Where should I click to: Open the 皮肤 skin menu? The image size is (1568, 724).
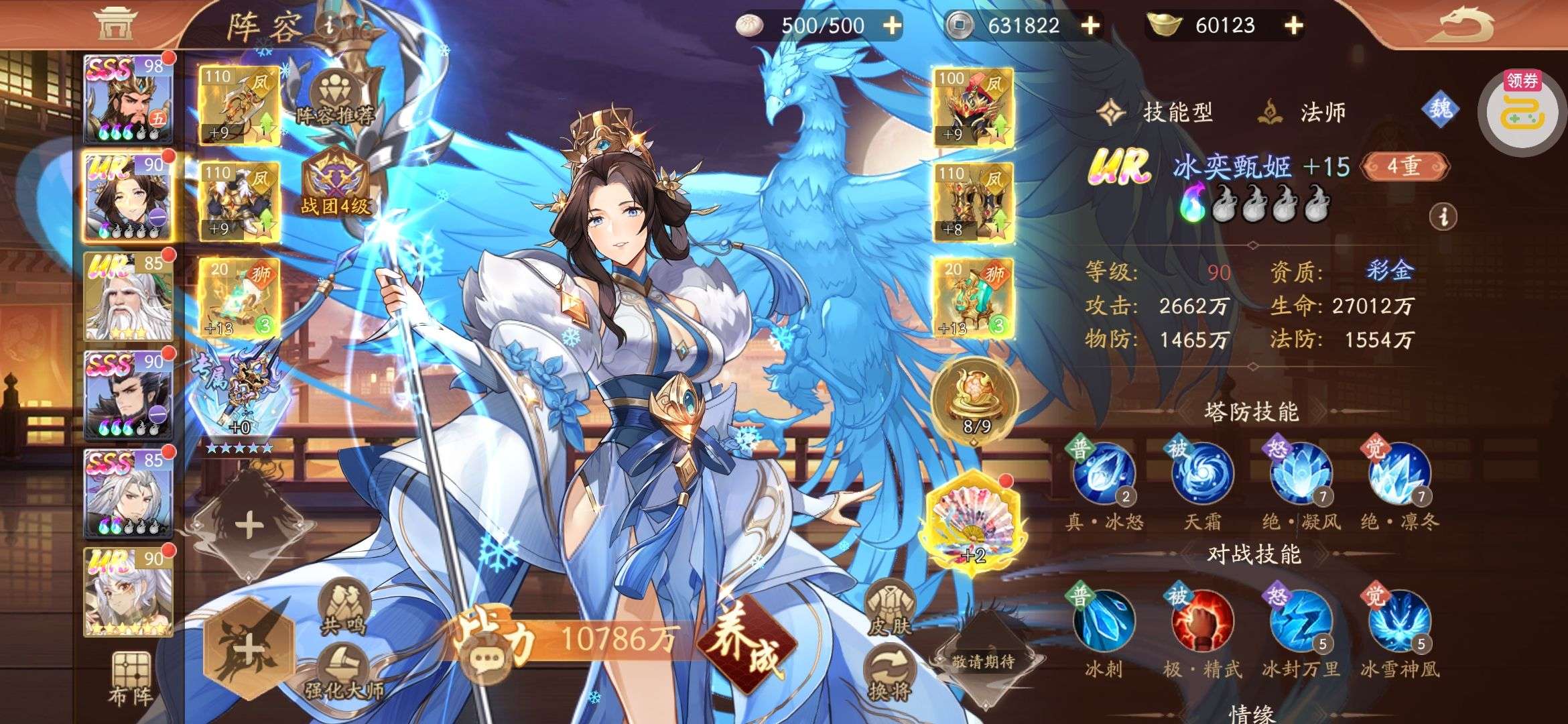click(x=889, y=607)
